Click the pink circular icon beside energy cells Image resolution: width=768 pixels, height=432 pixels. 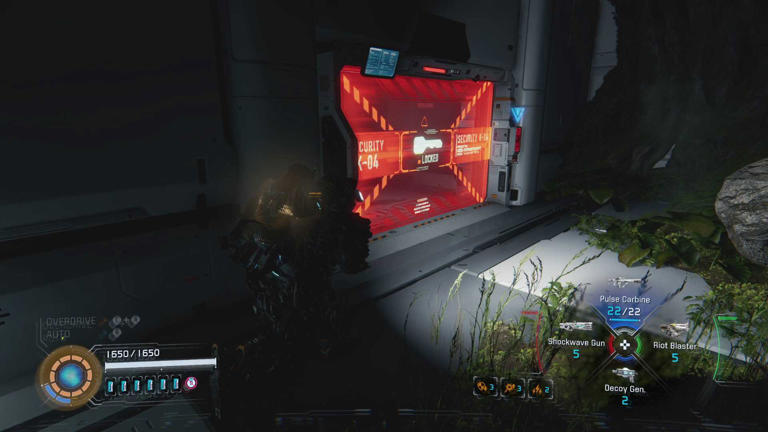[x=190, y=383]
